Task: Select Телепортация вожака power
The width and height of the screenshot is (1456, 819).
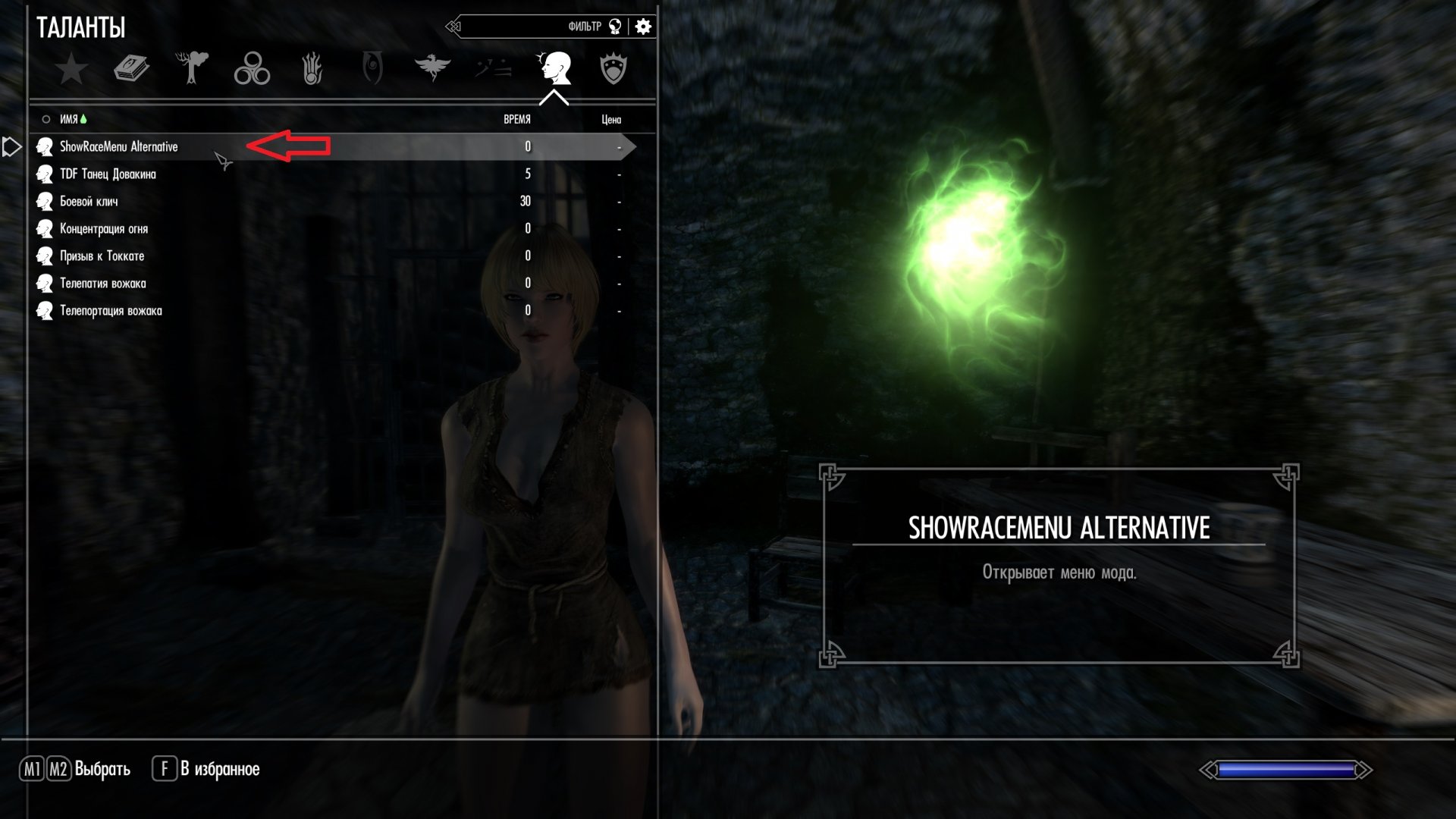Action: click(111, 310)
